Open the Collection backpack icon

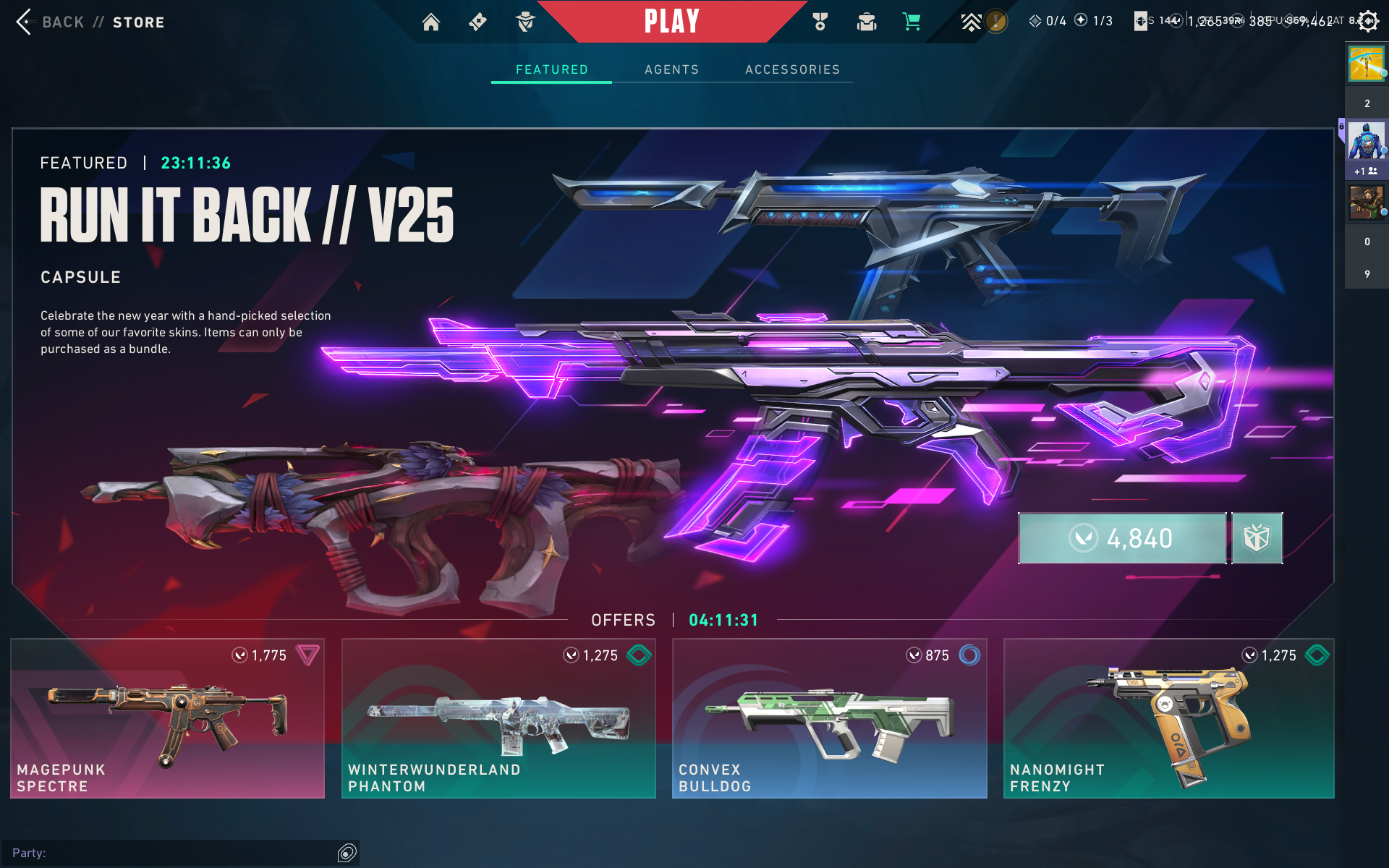pyautogui.click(x=867, y=22)
